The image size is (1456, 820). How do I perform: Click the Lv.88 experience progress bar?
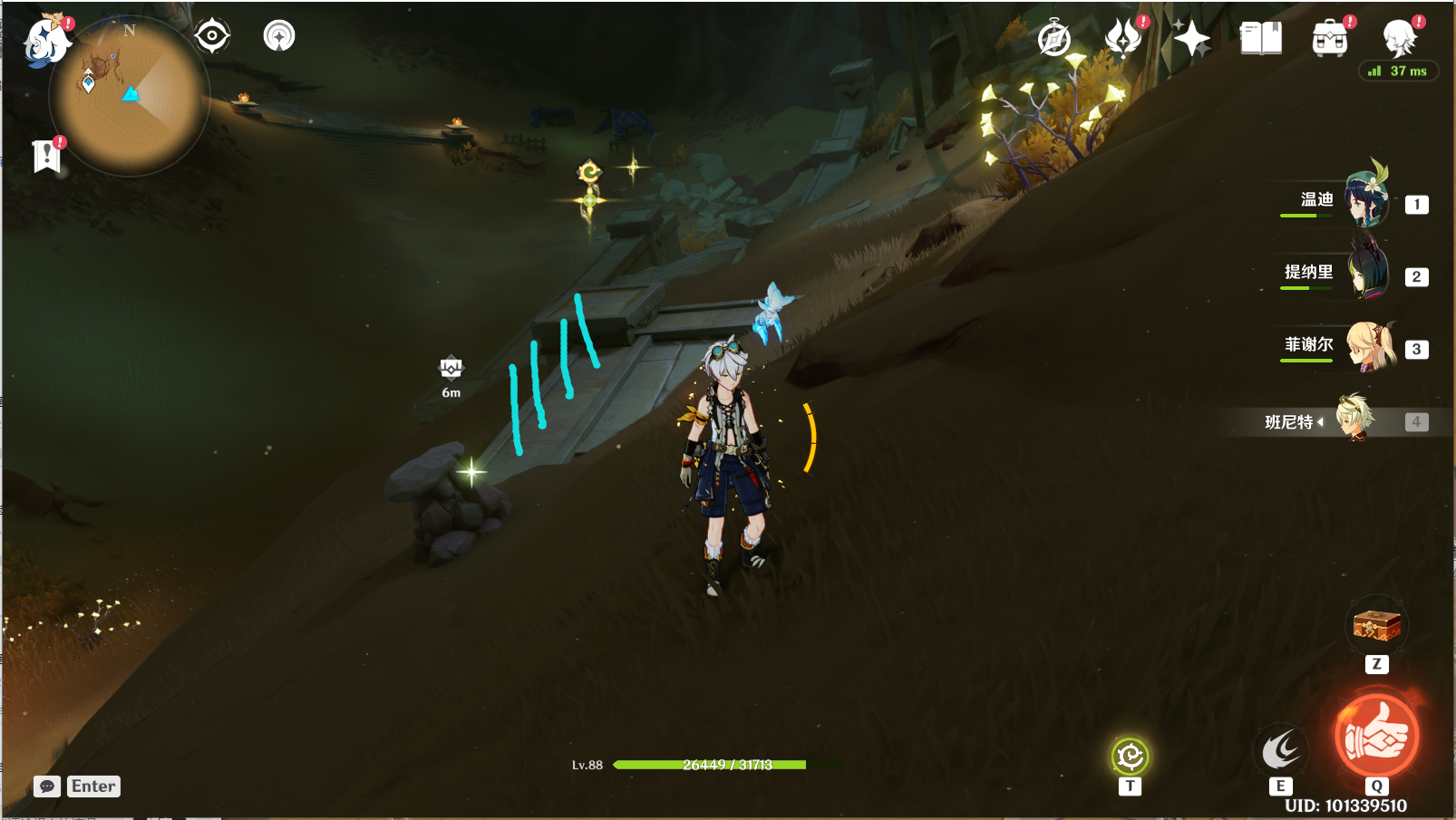(x=712, y=764)
